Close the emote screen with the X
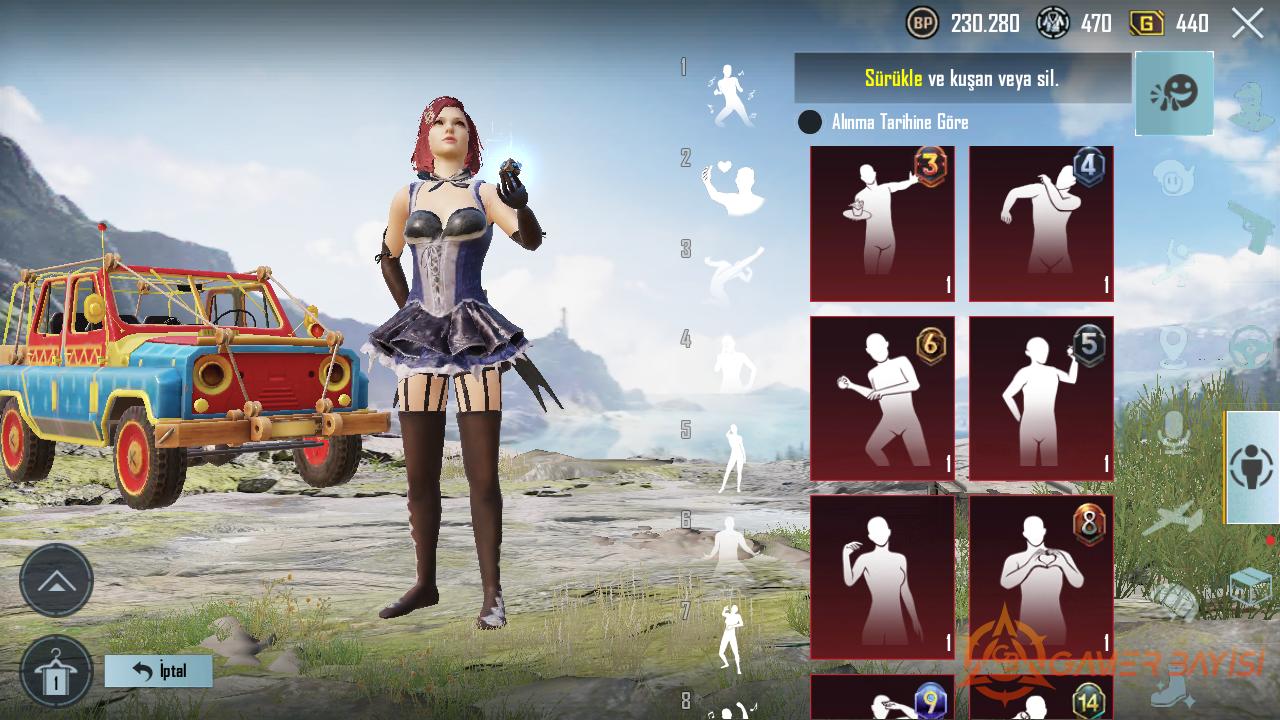This screenshot has width=1280, height=720. (x=1247, y=23)
